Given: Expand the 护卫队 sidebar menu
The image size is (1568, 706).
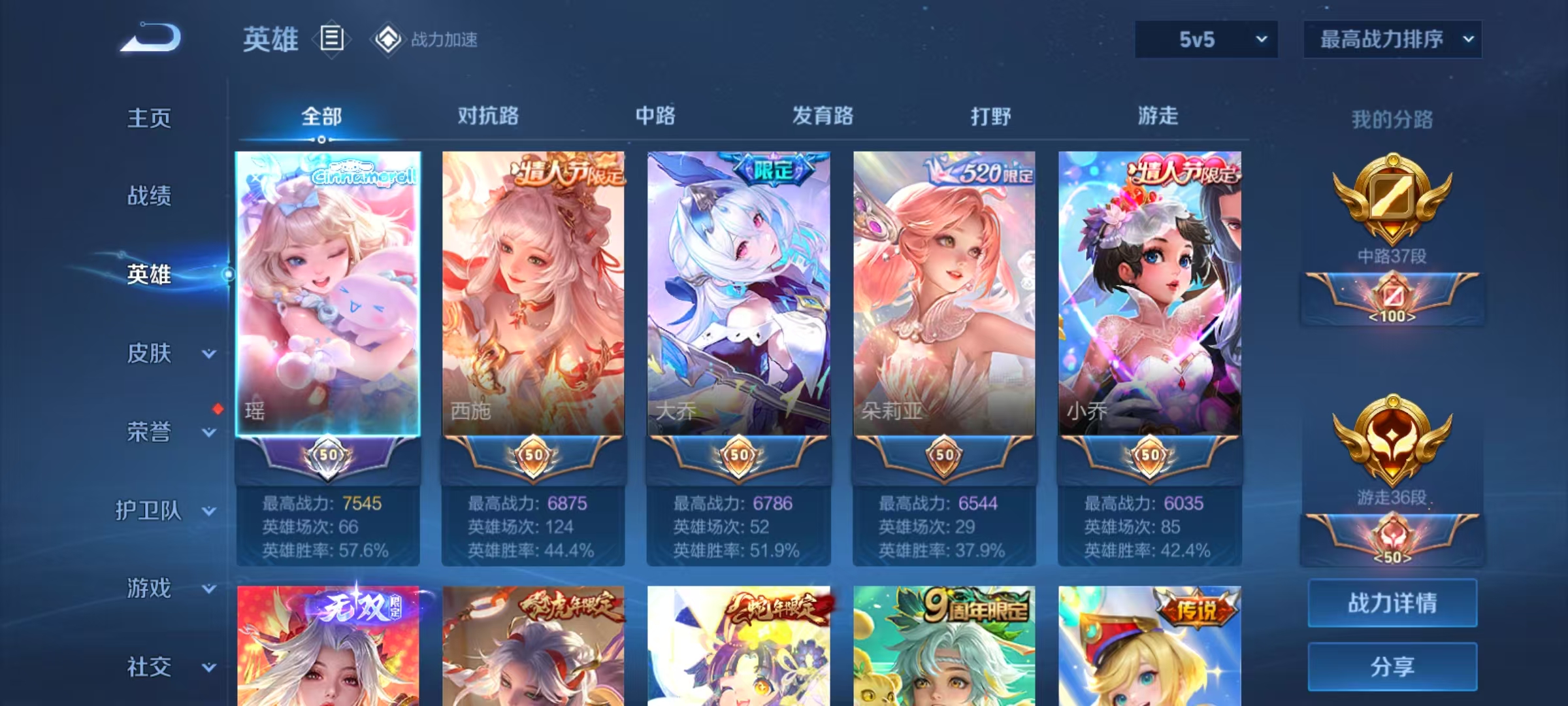Looking at the screenshot, I should pos(163,511).
